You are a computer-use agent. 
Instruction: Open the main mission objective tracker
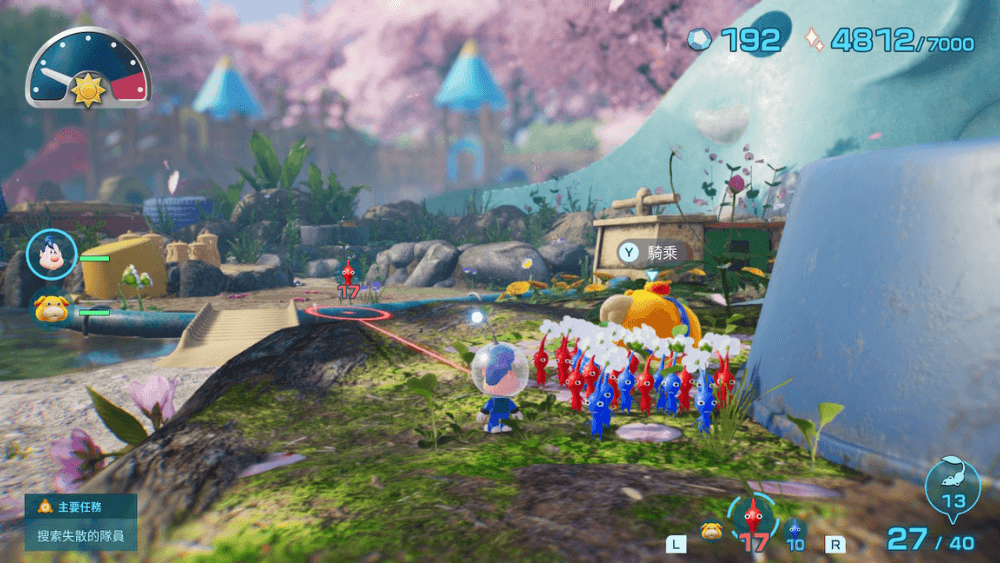tap(81, 521)
